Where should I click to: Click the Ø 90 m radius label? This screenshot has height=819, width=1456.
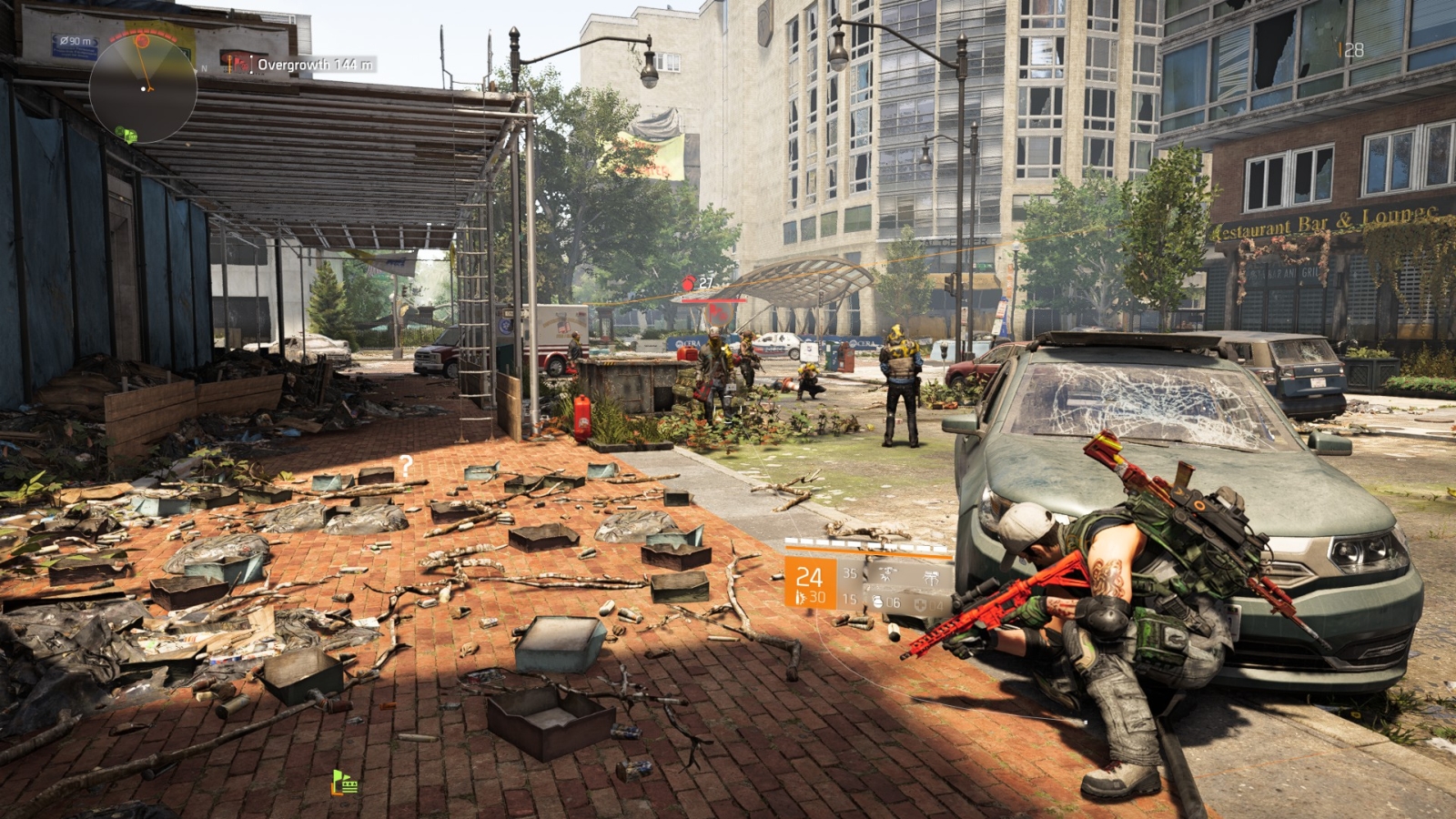point(76,41)
